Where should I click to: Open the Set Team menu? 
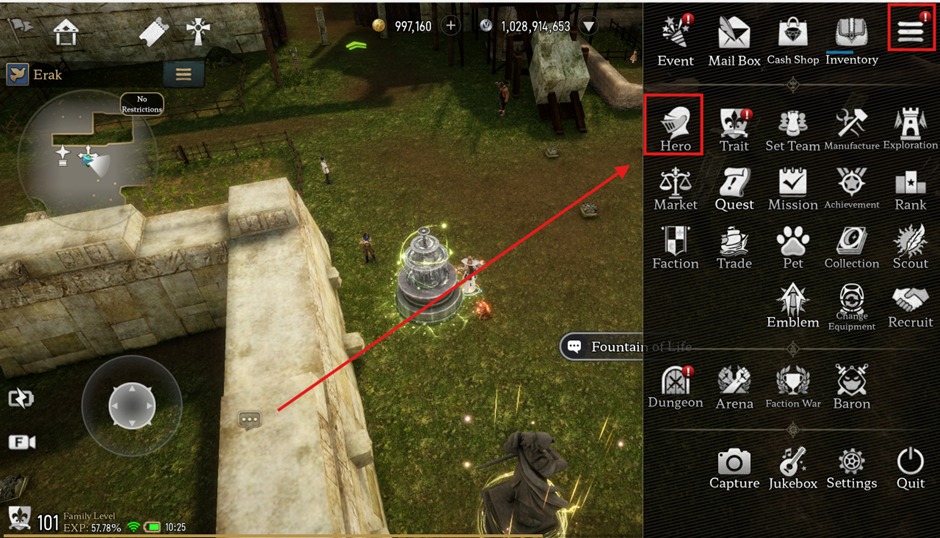pyautogui.click(x=793, y=128)
